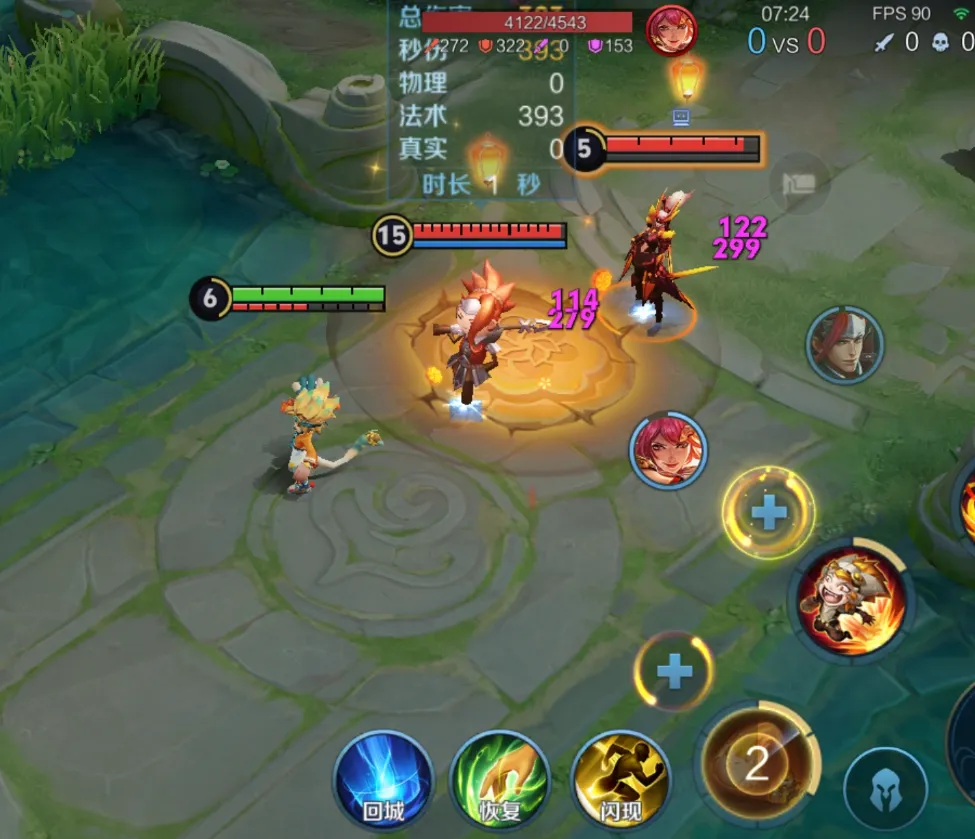Click the red-ringed enemy portrait beside the health bar
The image size is (975, 839).
tap(671, 29)
